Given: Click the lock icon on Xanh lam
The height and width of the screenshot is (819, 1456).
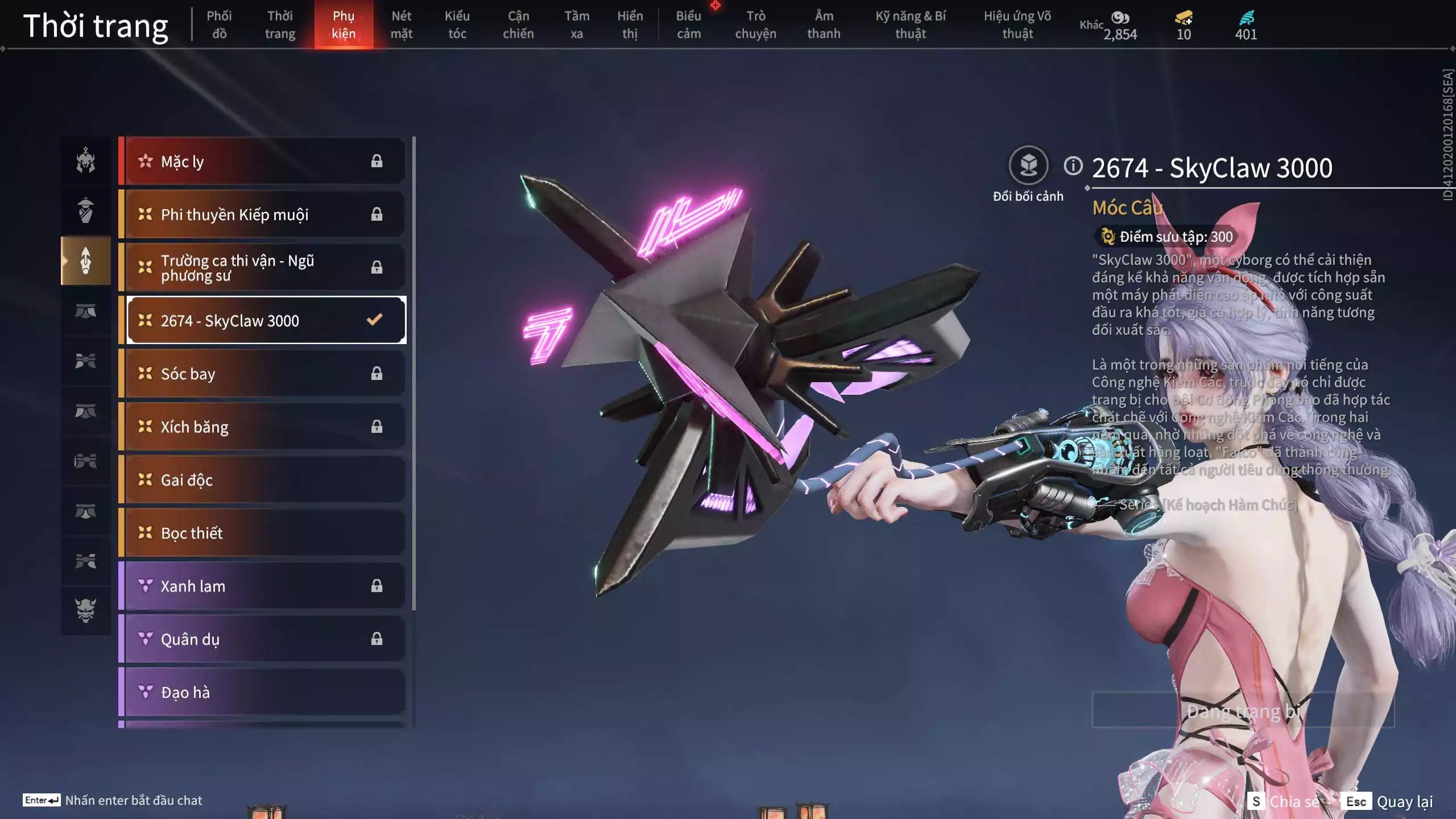Looking at the screenshot, I should [x=377, y=586].
